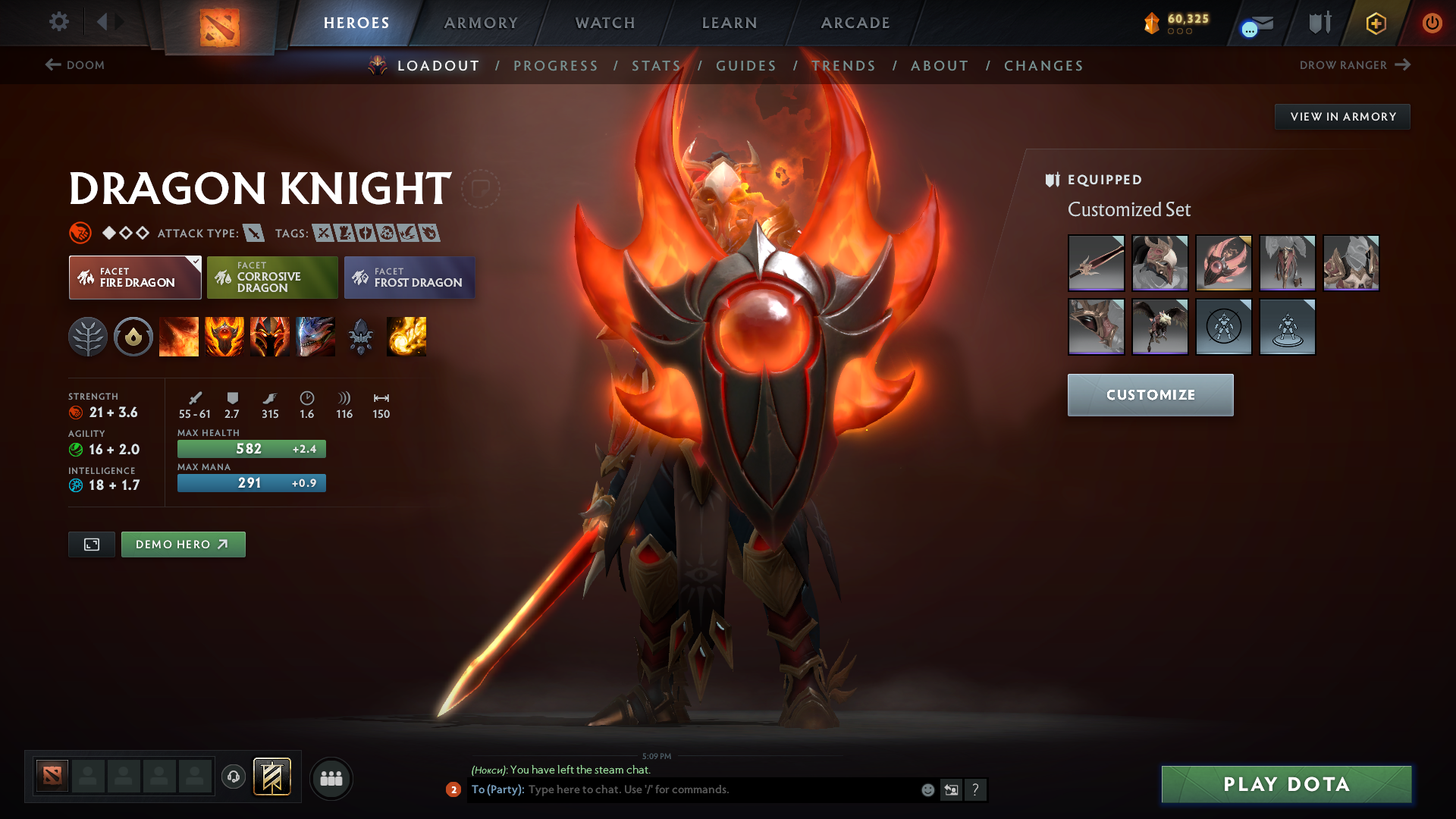
Task: Open the Talent Tree icon
Action: [x=88, y=337]
